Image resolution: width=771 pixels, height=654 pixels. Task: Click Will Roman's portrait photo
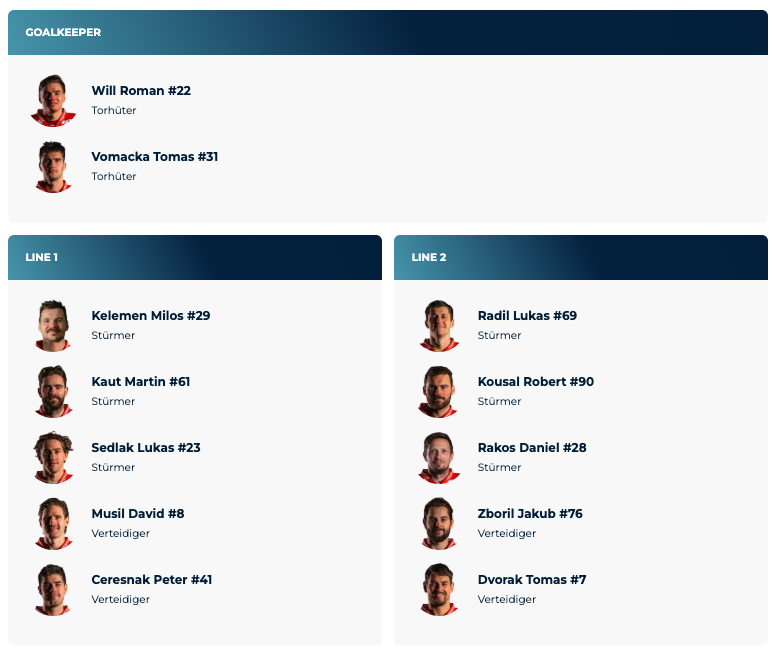(53, 100)
